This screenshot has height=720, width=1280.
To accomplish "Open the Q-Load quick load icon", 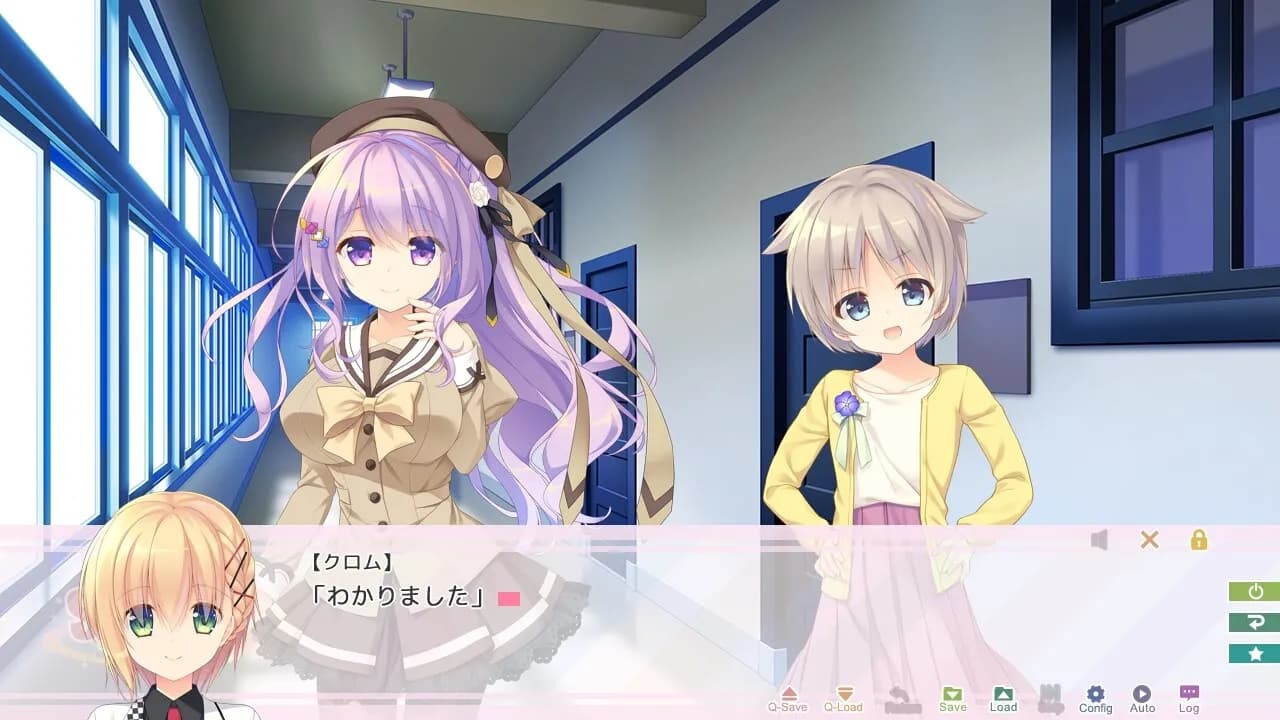I will point(845,693).
